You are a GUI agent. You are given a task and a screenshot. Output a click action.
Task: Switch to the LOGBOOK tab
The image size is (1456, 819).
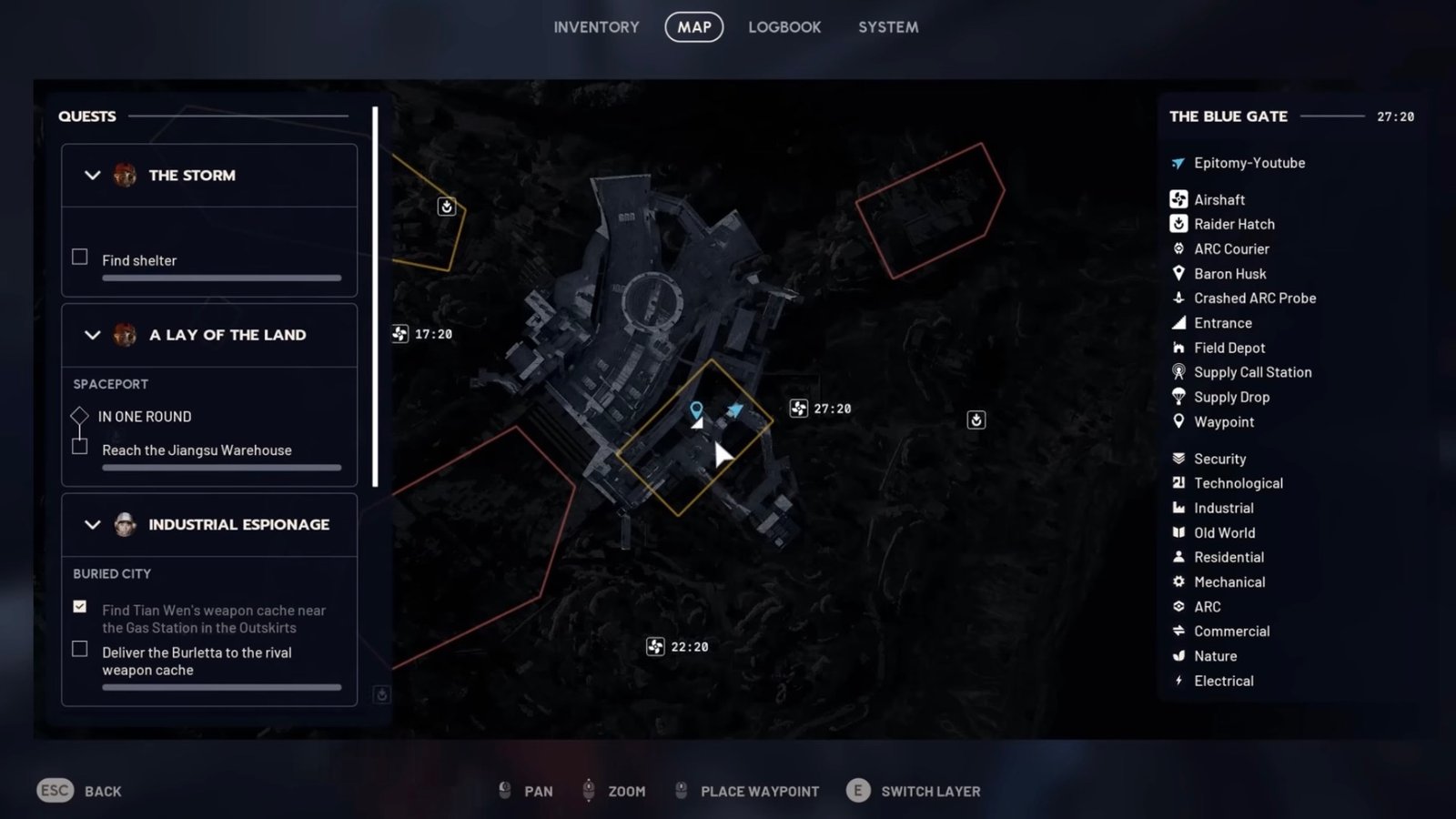[784, 26]
